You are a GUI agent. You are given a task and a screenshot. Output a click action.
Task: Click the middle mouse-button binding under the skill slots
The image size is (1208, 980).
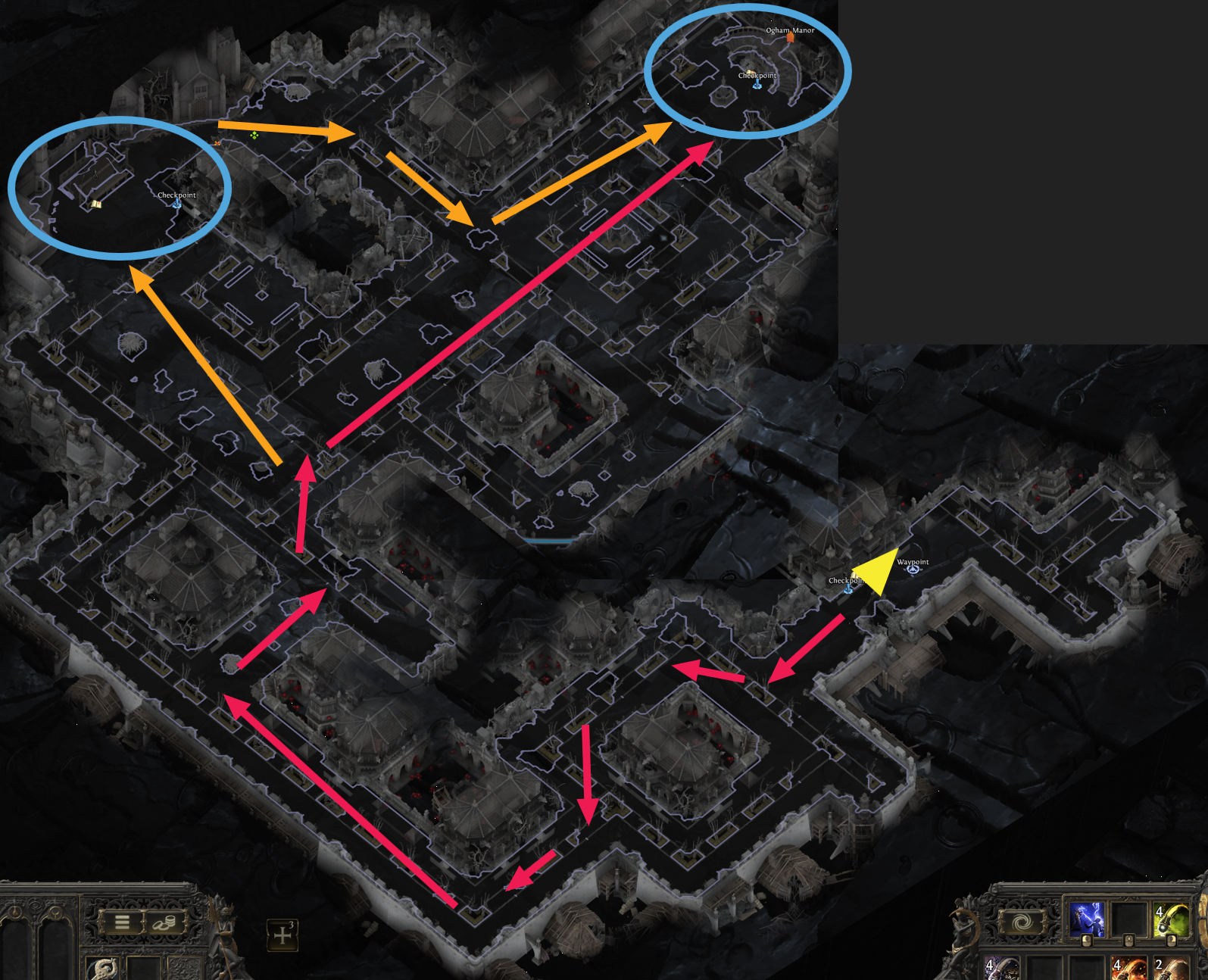pos(1129,941)
